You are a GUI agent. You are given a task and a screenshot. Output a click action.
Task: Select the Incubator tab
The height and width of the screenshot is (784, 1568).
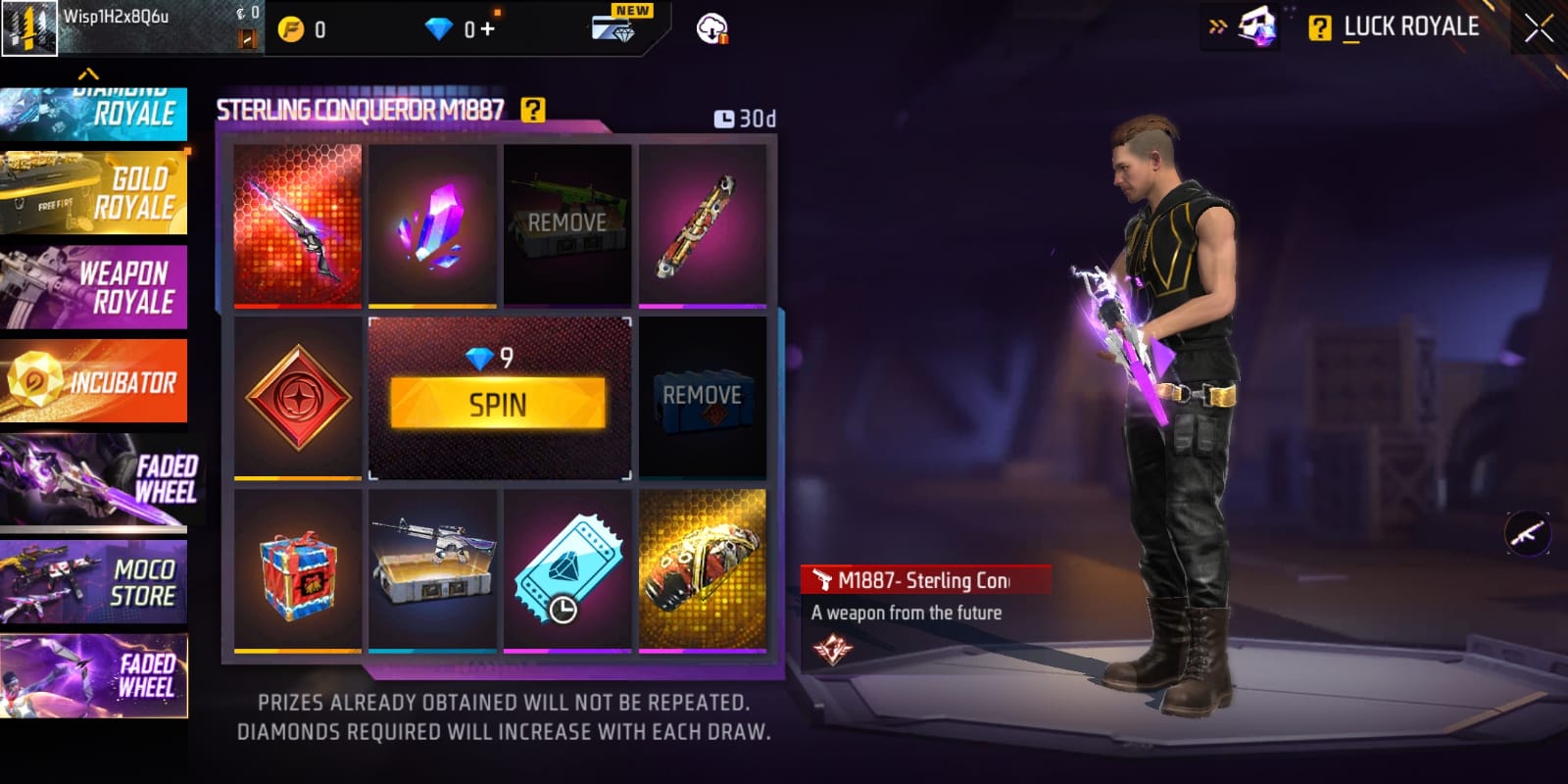point(94,381)
